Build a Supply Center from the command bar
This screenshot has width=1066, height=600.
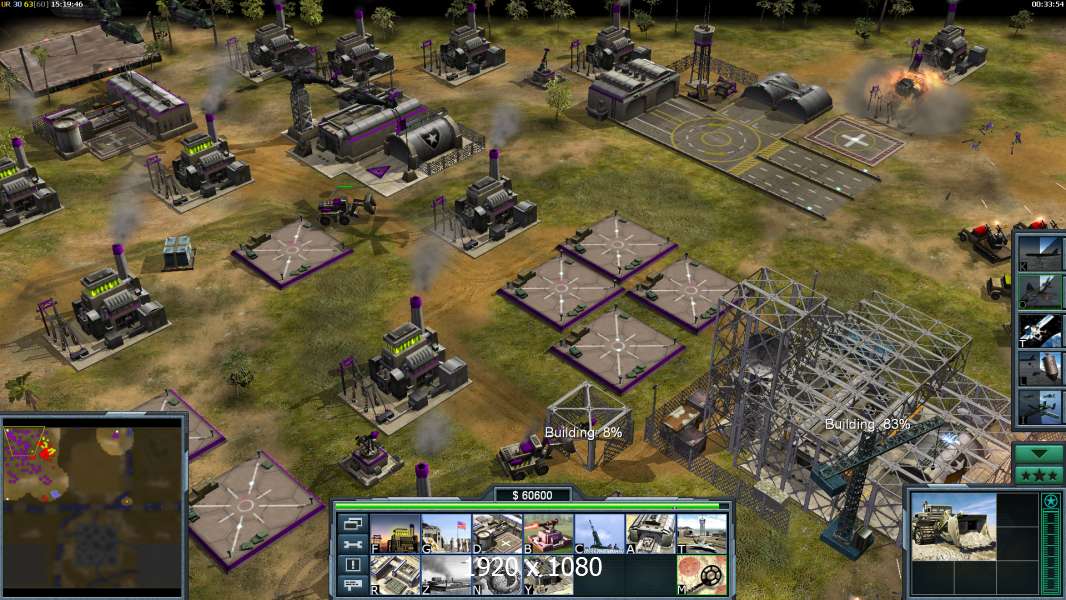[497, 534]
